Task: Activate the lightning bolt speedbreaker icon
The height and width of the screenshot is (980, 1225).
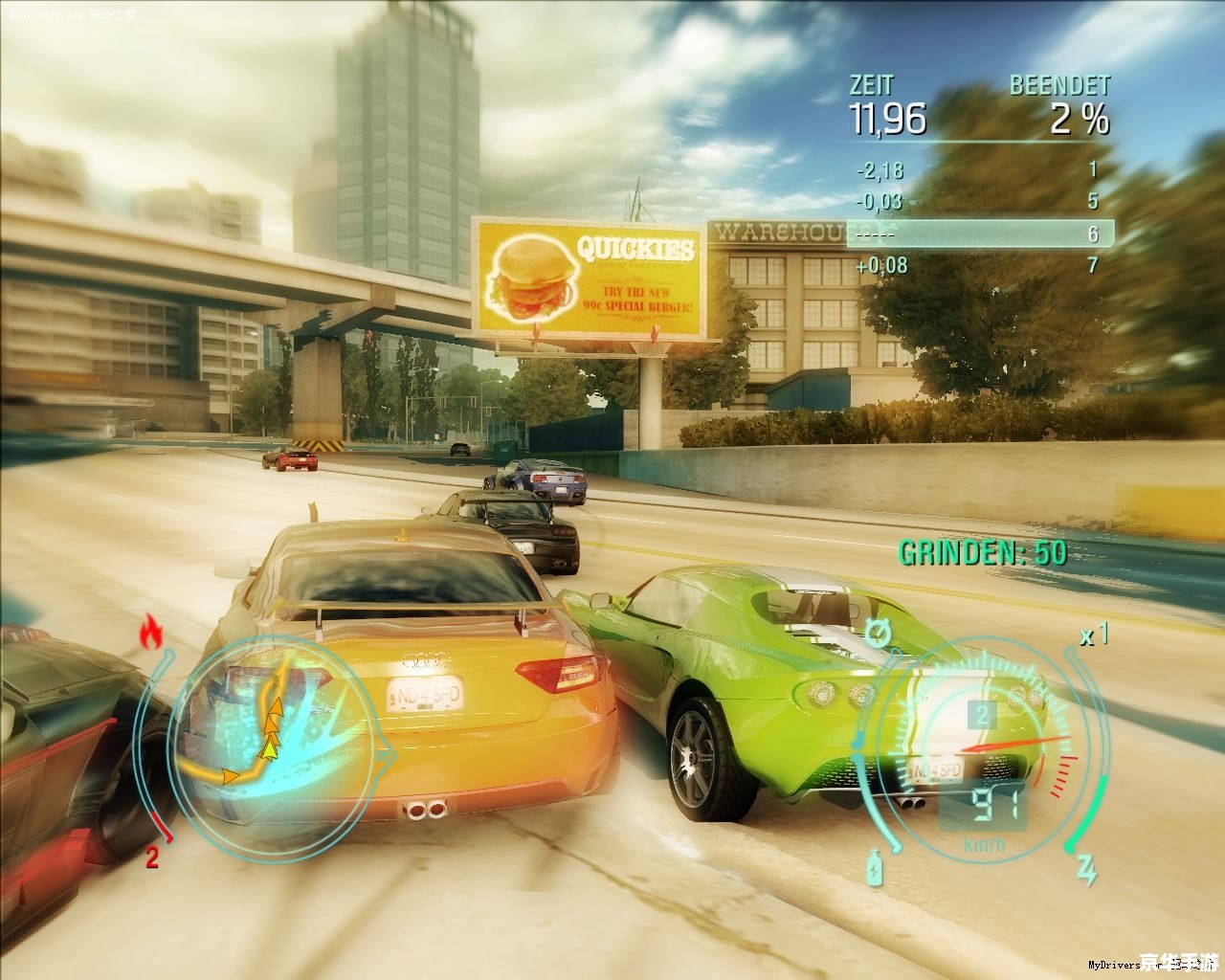Action: pyautogui.click(x=1086, y=869)
